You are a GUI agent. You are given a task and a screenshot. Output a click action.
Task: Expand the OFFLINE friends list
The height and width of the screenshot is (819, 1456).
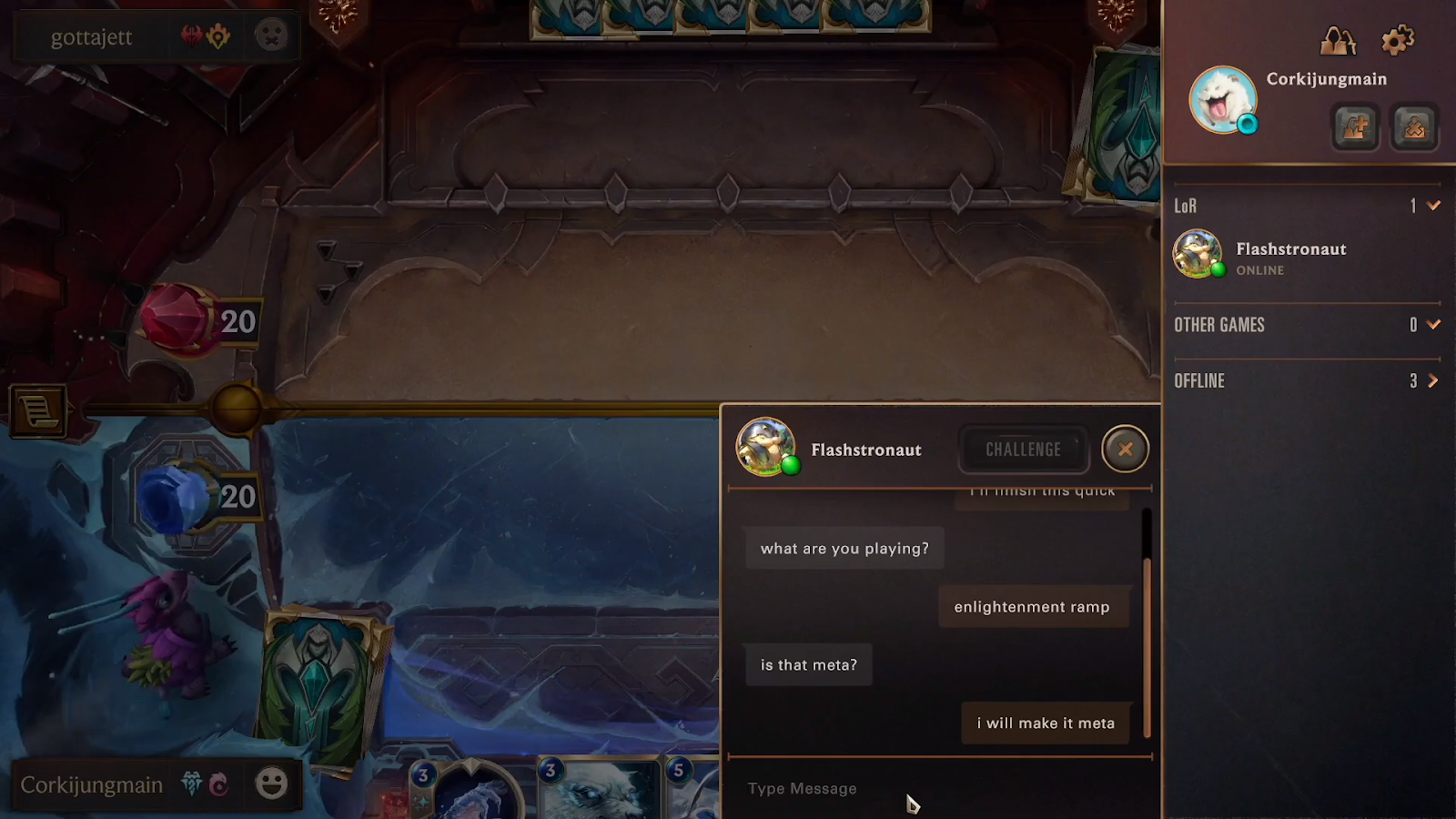tap(1431, 381)
